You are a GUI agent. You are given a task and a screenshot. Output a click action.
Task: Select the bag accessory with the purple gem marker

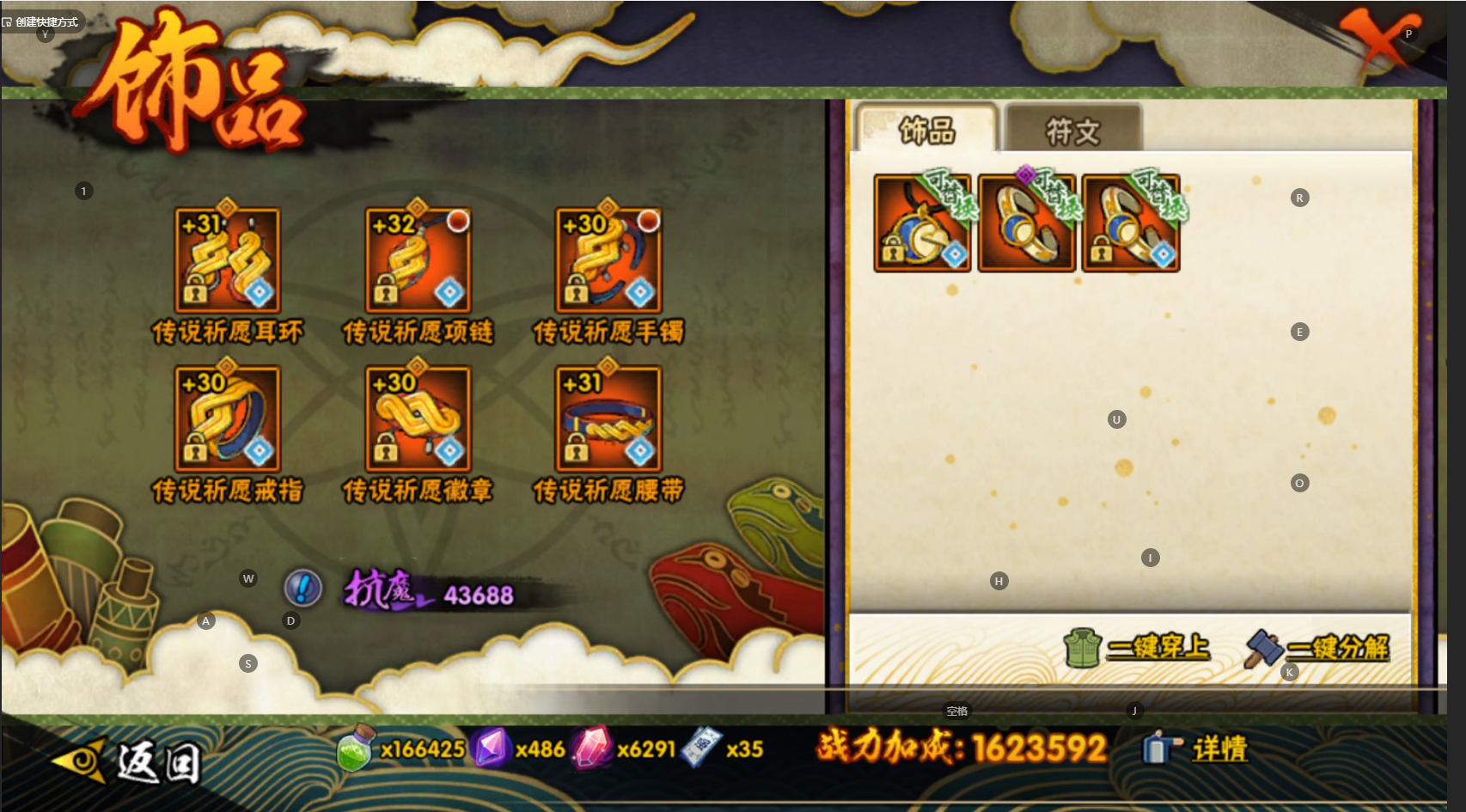point(1027,223)
